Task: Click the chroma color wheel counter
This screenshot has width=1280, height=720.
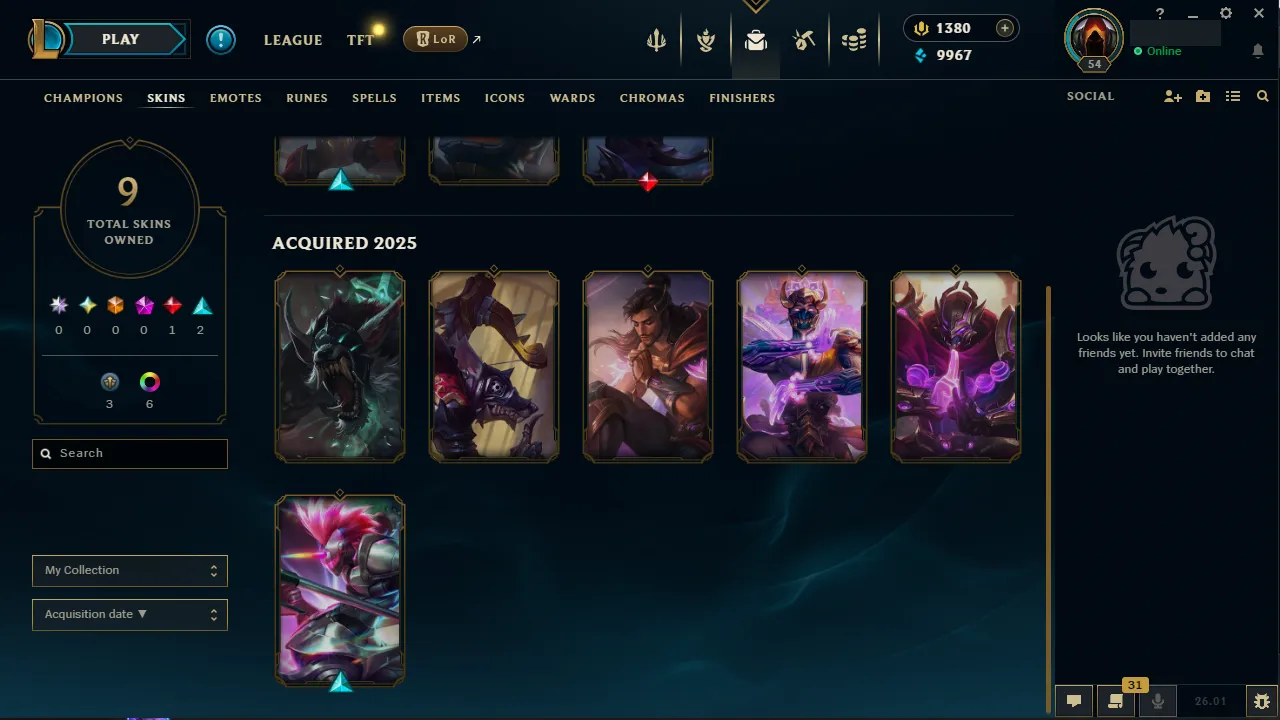Action: point(149,381)
